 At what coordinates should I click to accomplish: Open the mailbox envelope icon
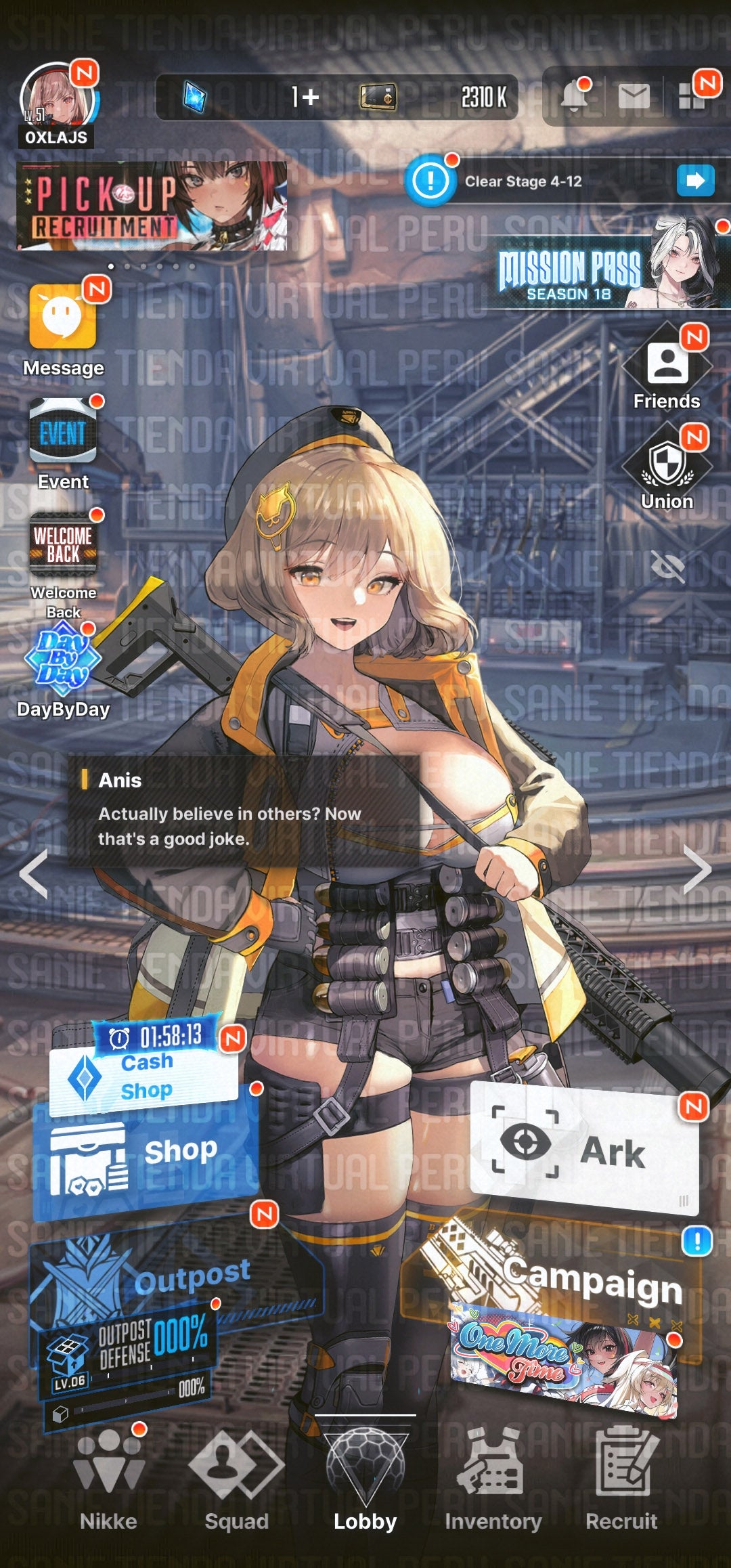pyautogui.click(x=634, y=97)
